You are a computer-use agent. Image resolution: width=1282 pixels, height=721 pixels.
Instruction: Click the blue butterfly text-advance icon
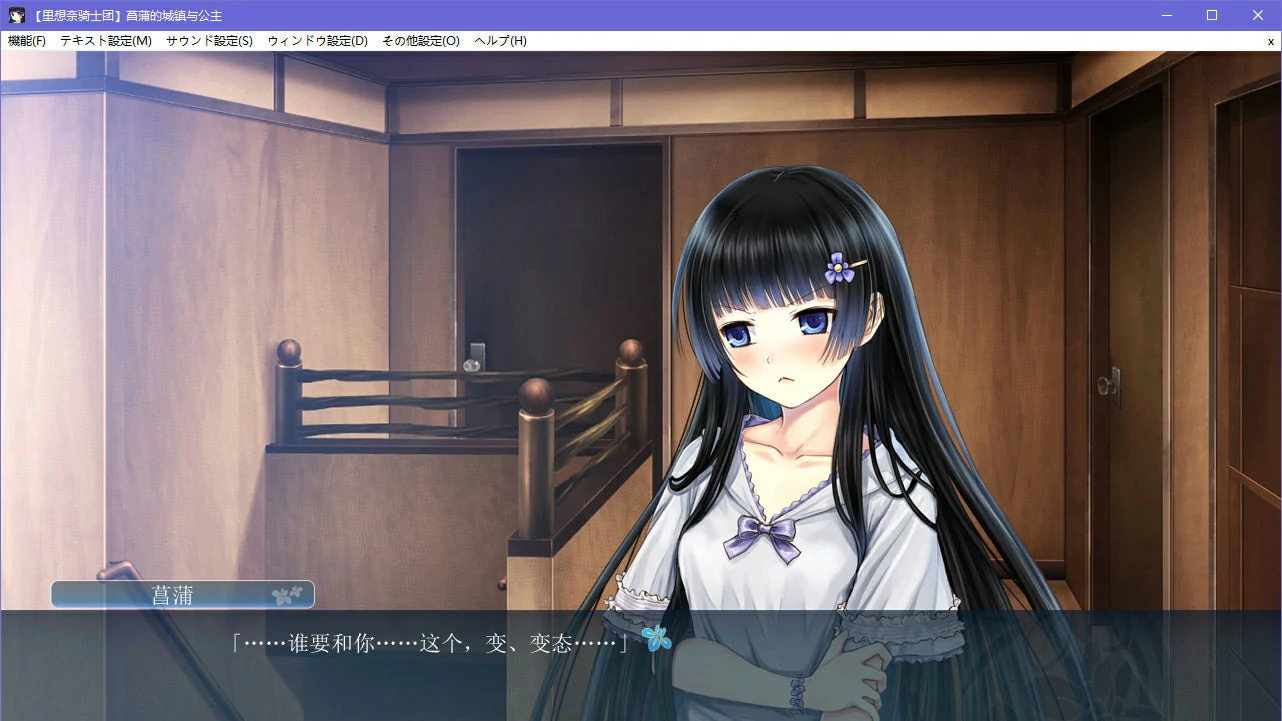[657, 638]
